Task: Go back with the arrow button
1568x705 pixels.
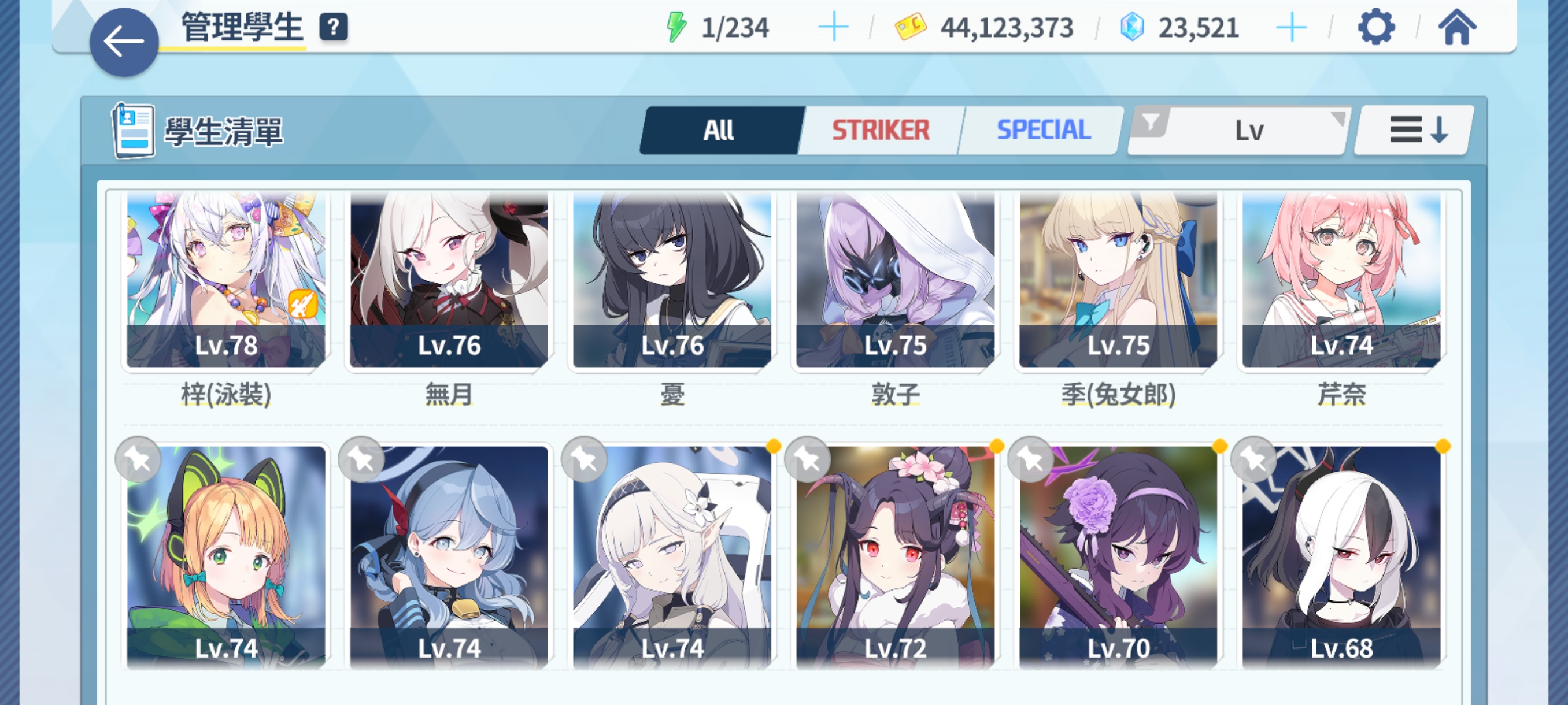Action: pyautogui.click(x=124, y=42)
